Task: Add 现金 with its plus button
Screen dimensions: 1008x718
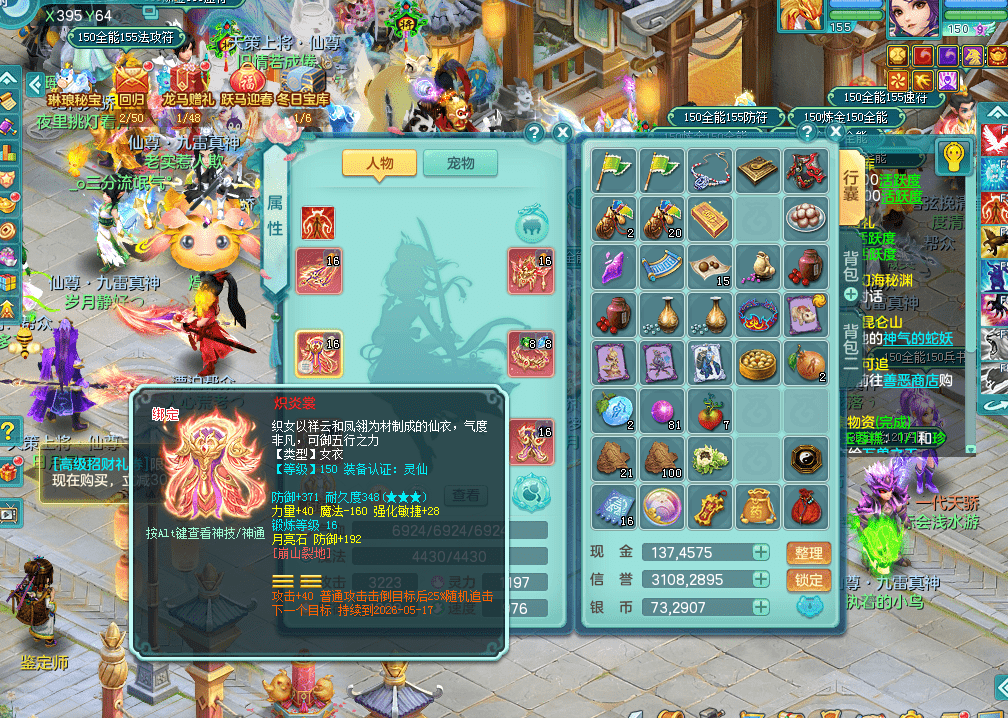Action: click(761, 552)
